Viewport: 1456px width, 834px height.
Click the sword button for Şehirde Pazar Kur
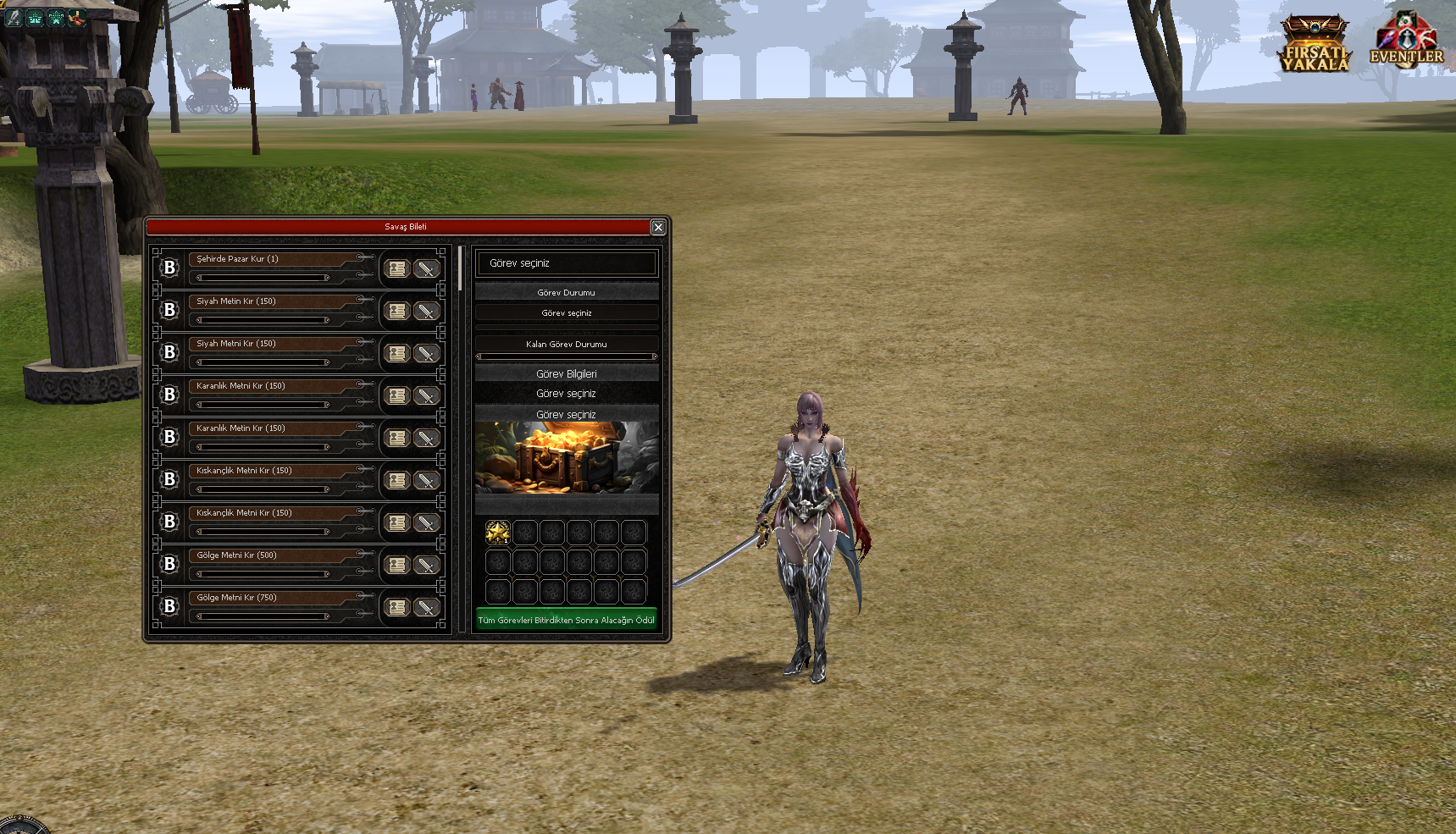426,268
